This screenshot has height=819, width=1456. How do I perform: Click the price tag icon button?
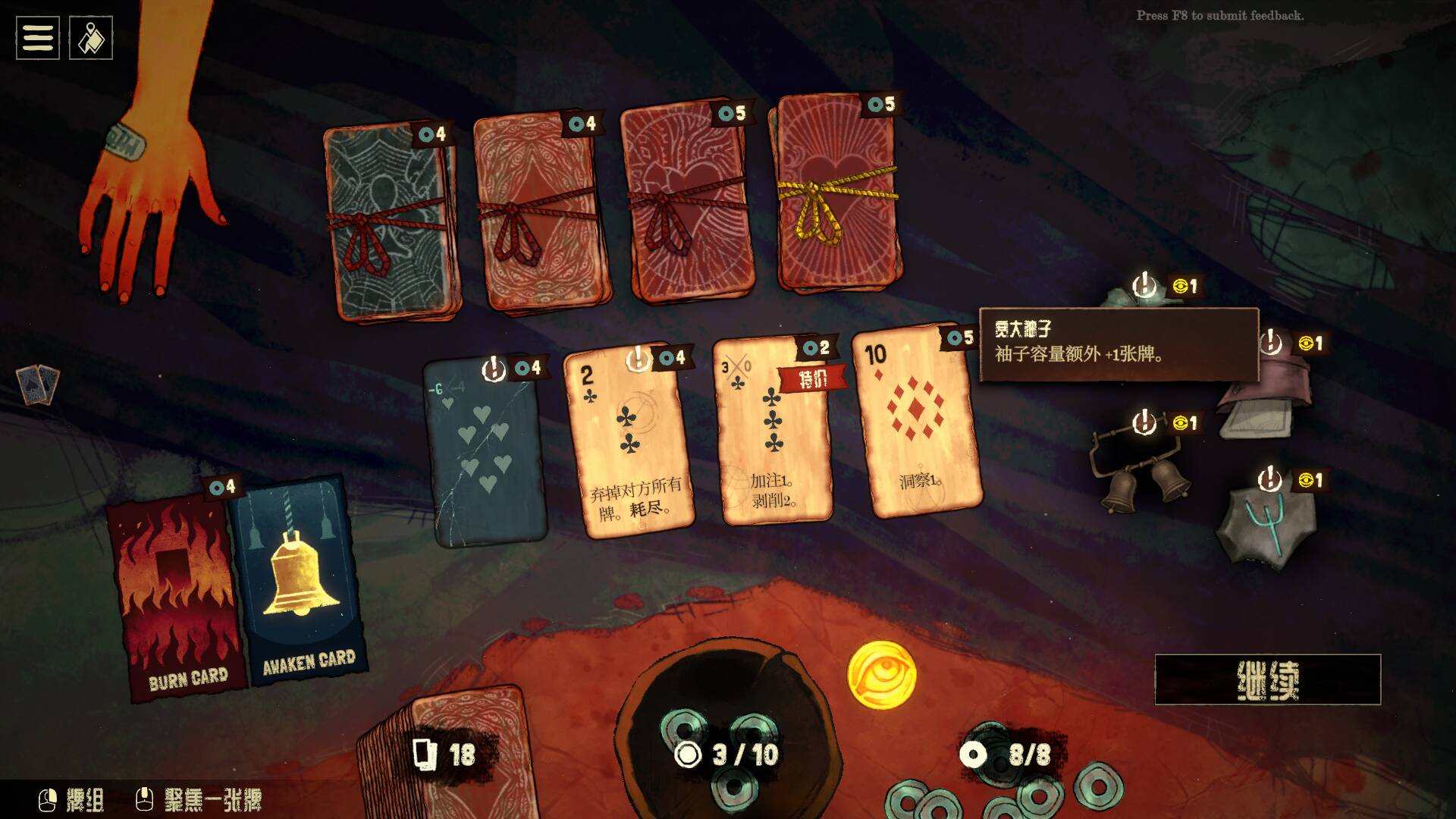(91, 38)
